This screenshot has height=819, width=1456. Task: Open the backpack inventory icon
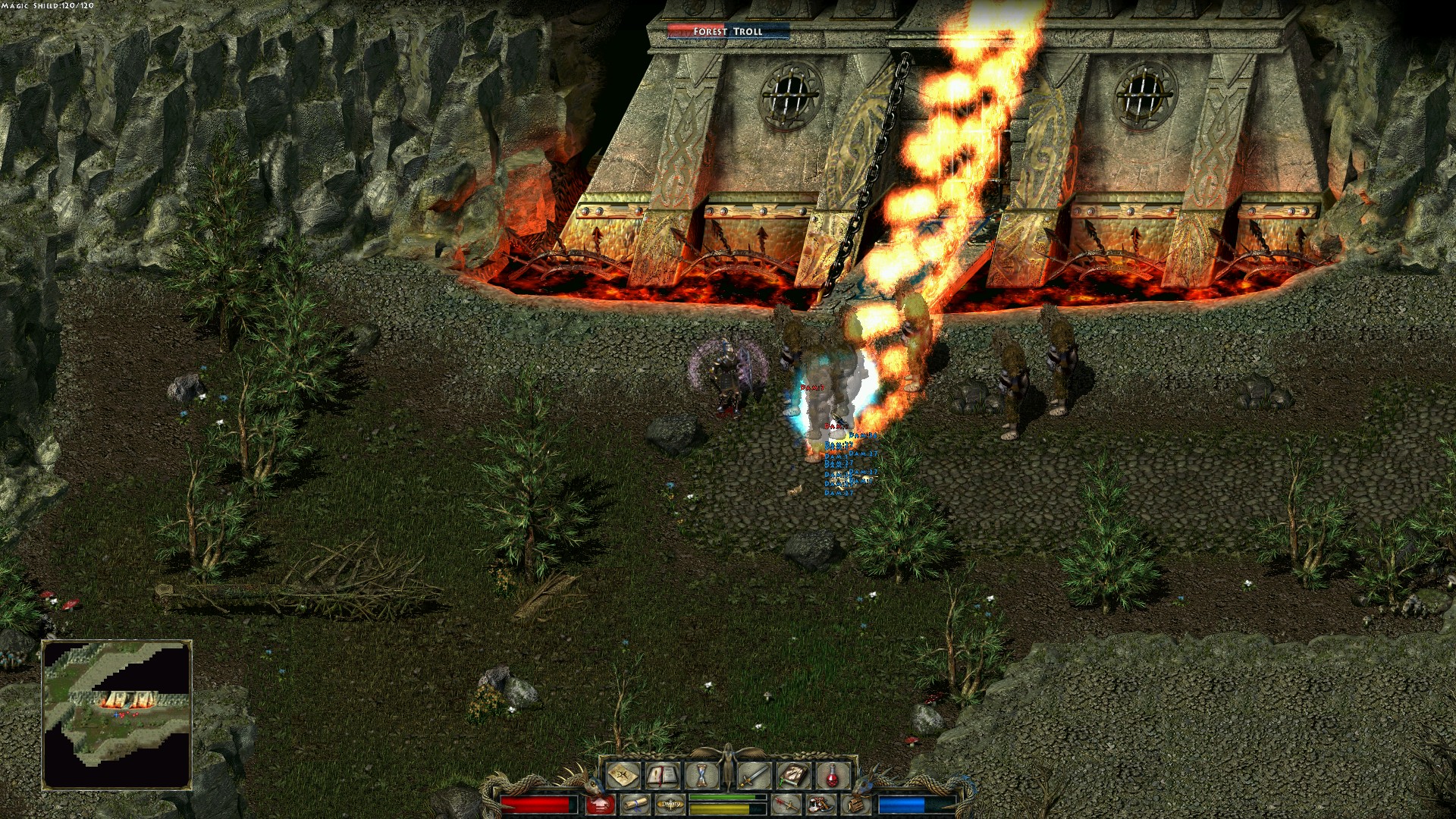pos(857,804)
